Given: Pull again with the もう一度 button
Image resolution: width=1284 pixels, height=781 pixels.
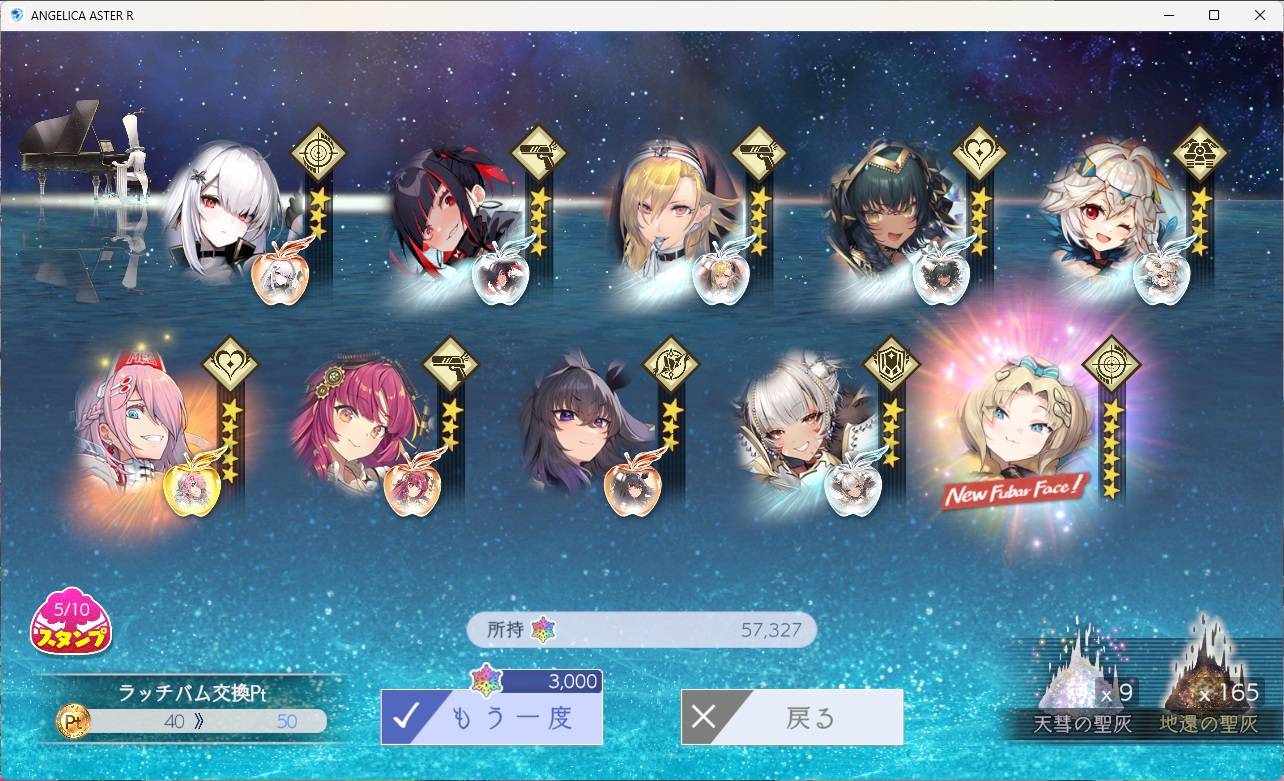Looking at the screenshot, I should (492, 717).
